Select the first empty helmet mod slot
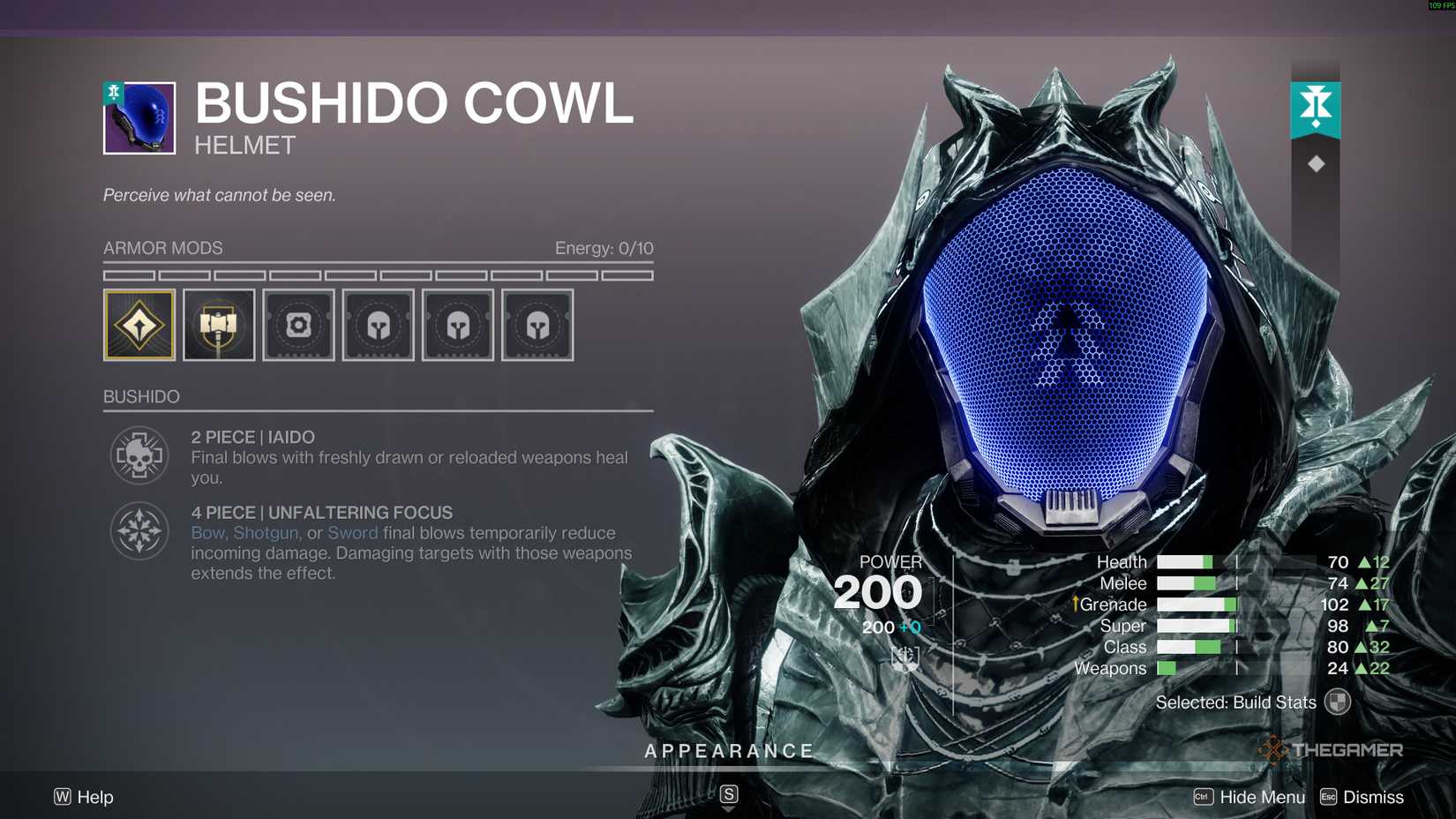The width and height of the screenshot is (1456, 819). pyautogui.click(x=378, y=325)
